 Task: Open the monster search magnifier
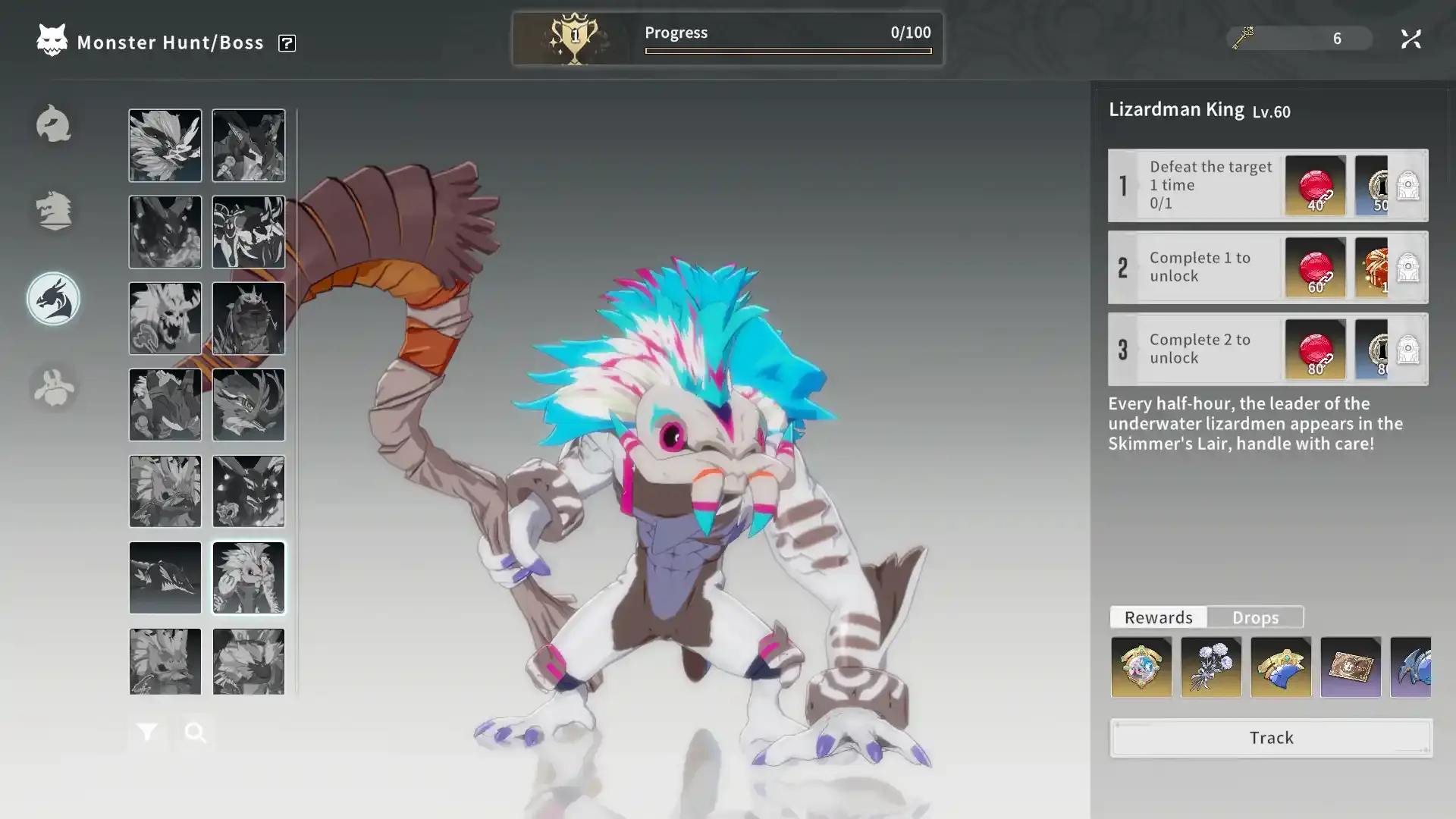(195, 733)
